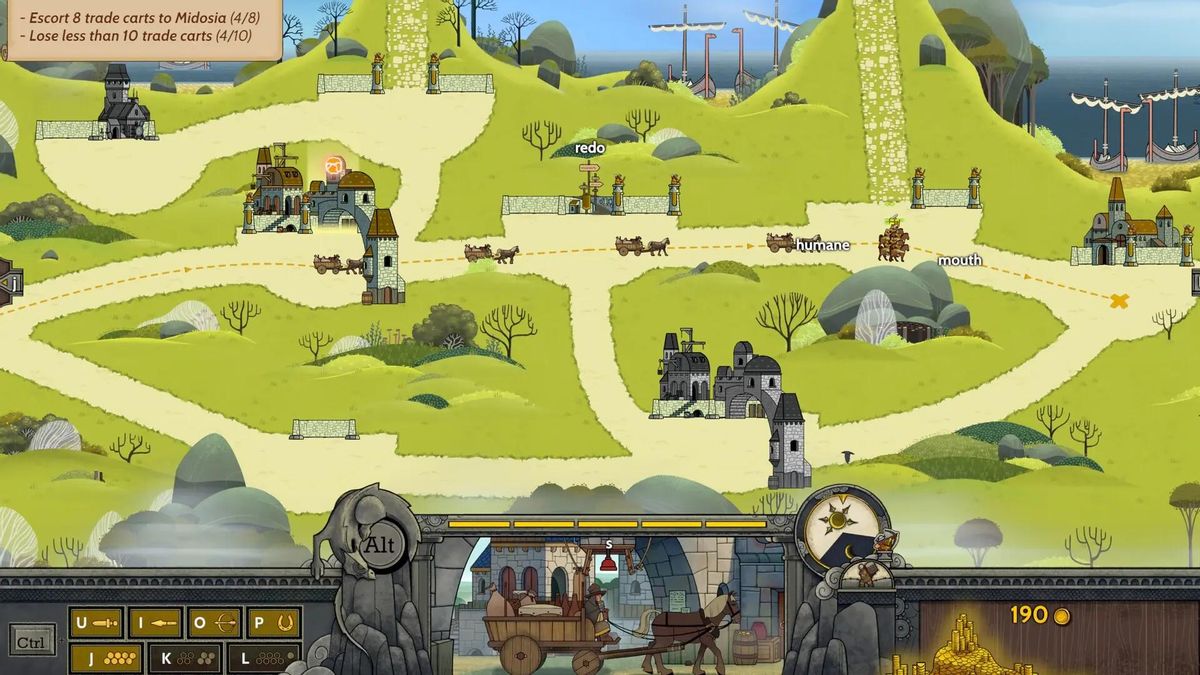Select the "mouth" word label
This screenshot has height=675, width=1200.
tap(960, 261)
